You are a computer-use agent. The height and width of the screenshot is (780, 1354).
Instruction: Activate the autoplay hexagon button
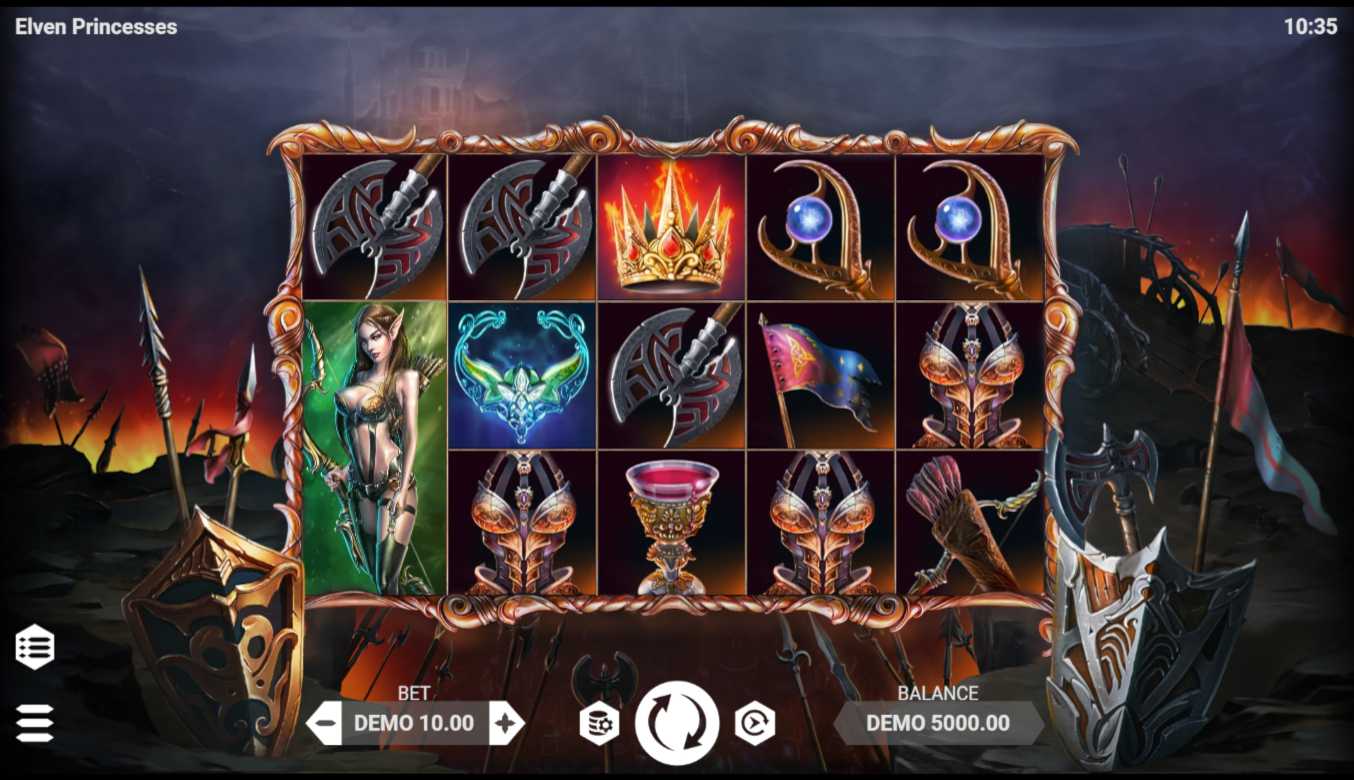(x=755, y=723)
